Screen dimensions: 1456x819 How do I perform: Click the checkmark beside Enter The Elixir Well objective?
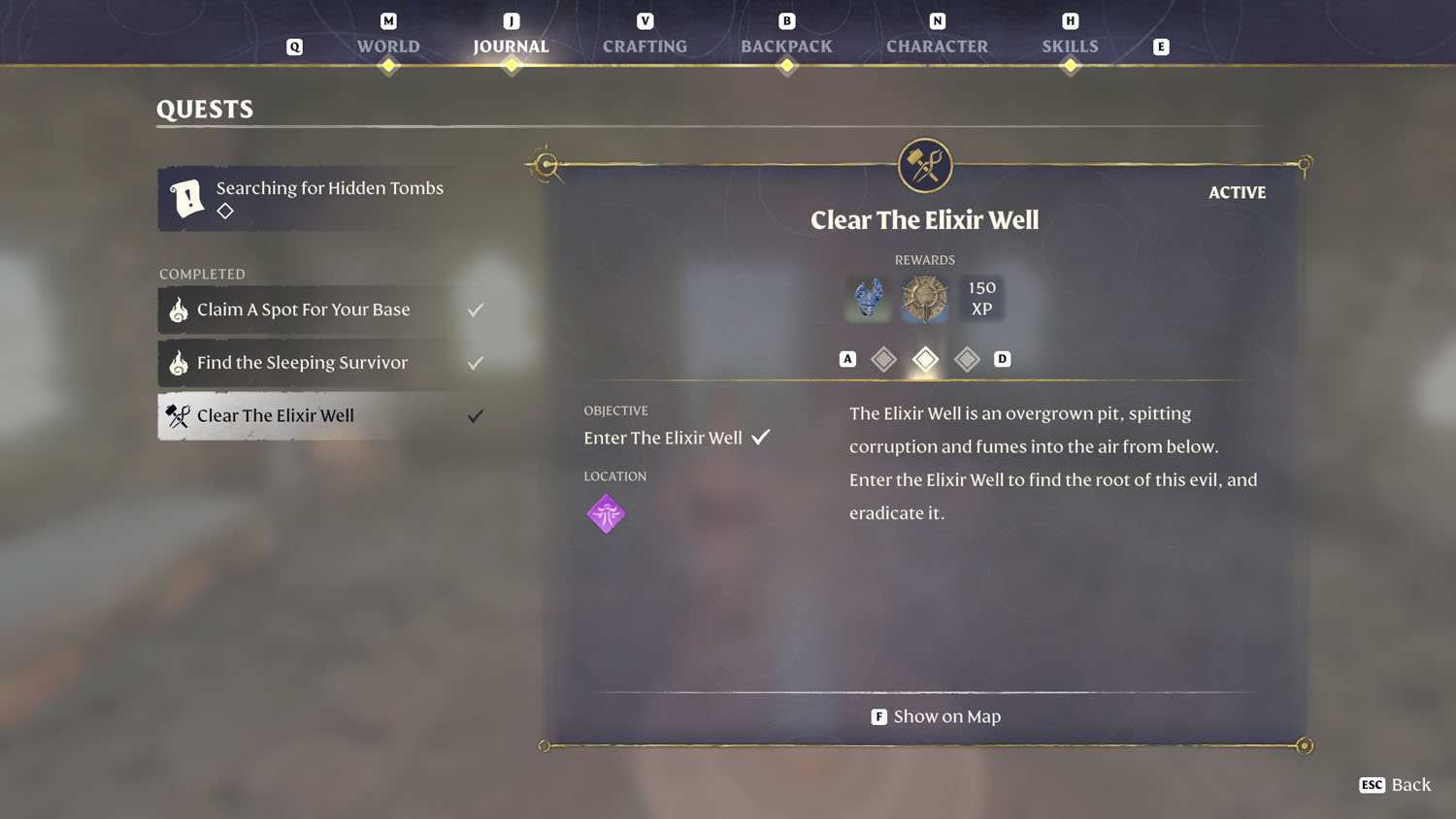click(761, 436)
